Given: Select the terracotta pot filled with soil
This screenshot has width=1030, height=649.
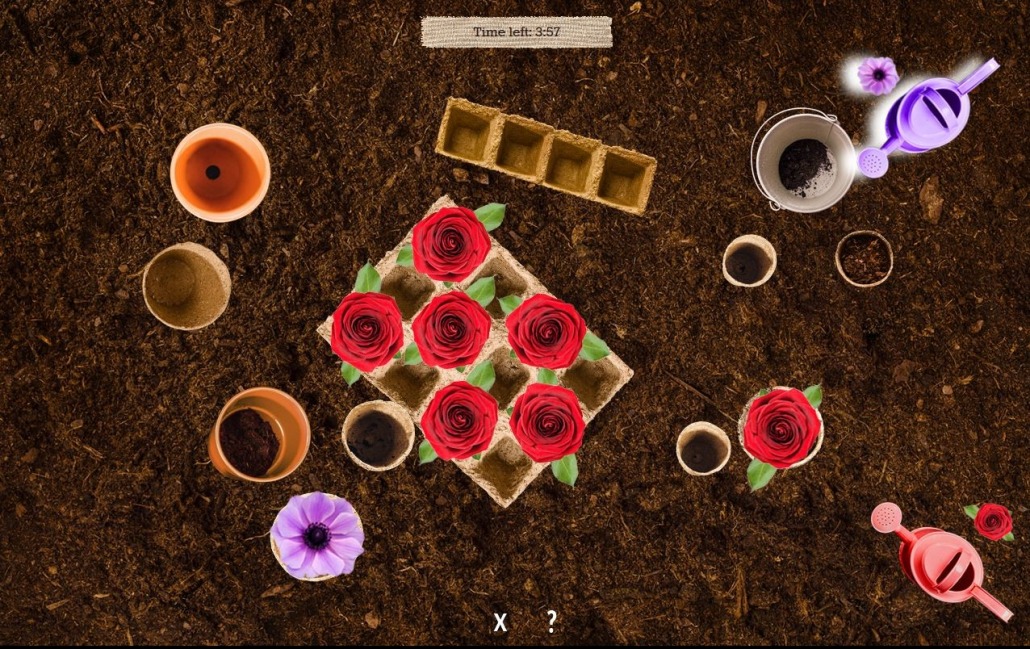Looking at the screenshot, I should pyautogui.click(x=259, y=435).
